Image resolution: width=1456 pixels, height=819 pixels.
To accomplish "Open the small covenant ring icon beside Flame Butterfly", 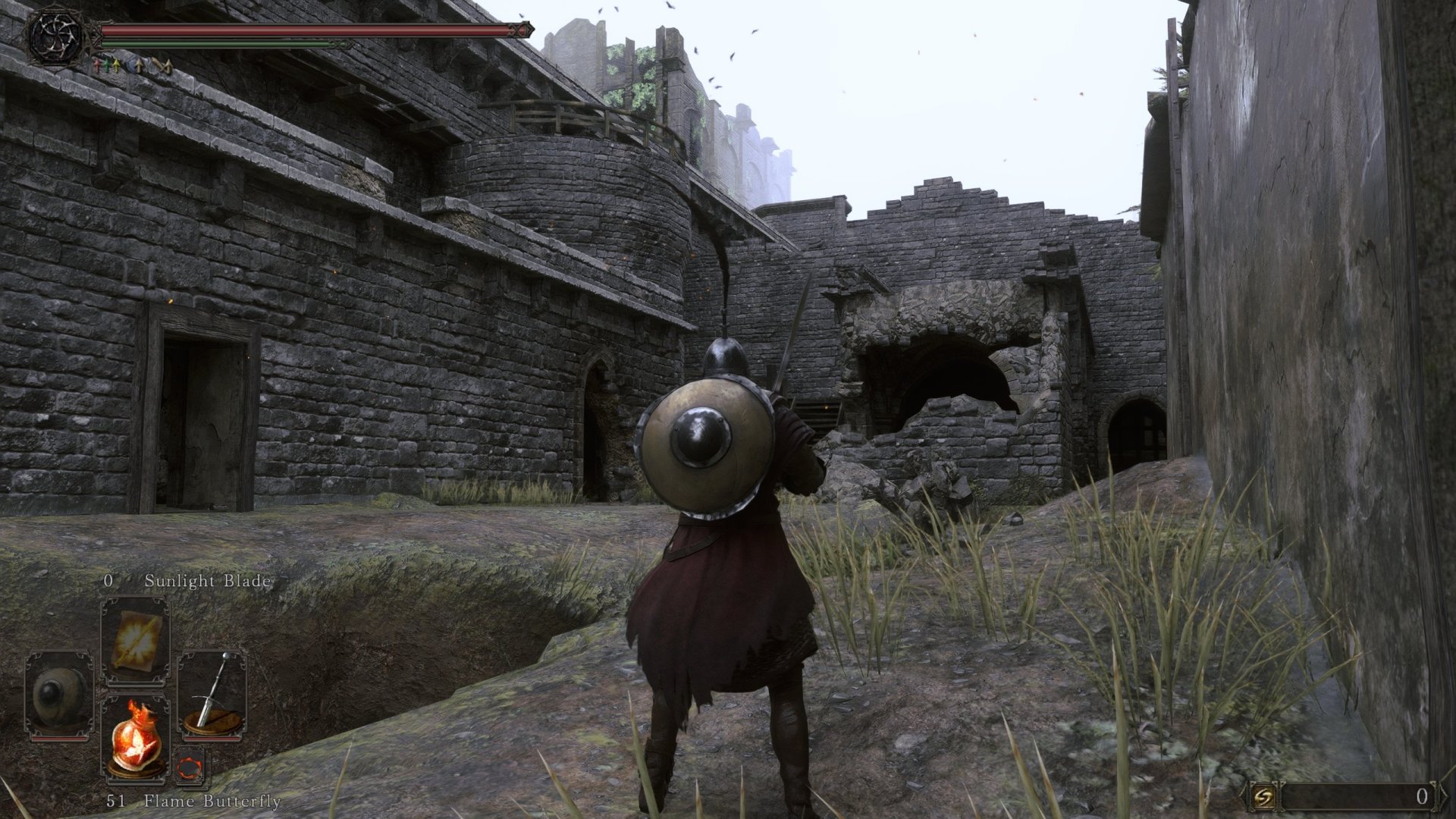I will coord(190,768).
